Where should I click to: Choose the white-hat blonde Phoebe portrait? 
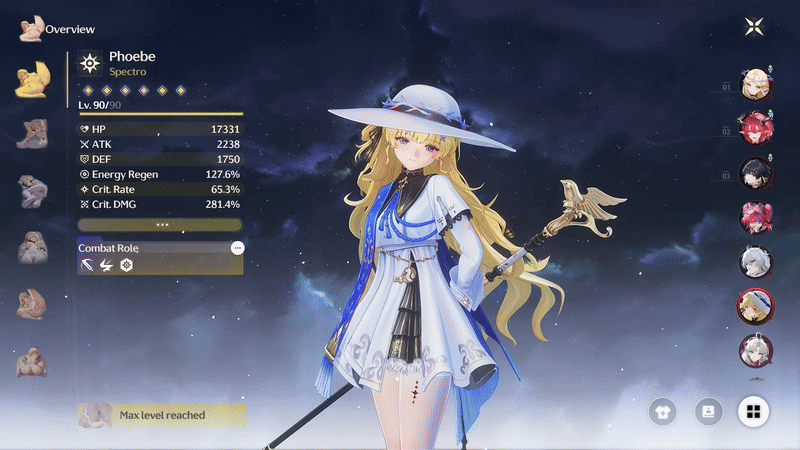(752, 305)
